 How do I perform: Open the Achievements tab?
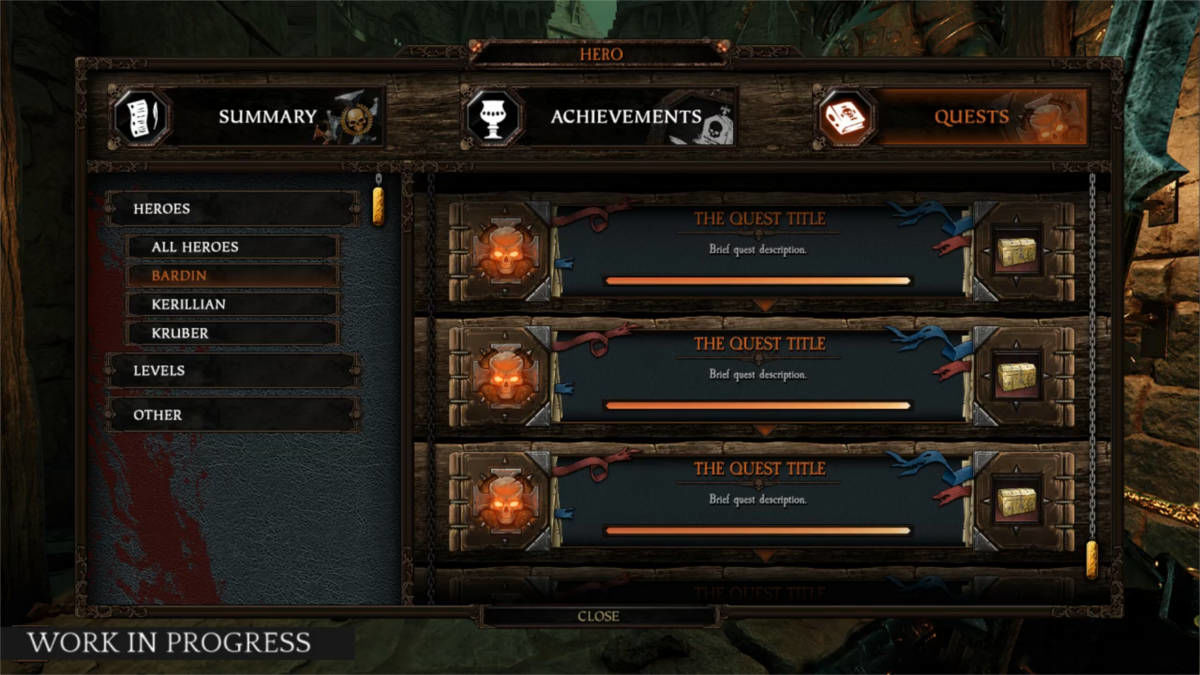coord(600,117)
